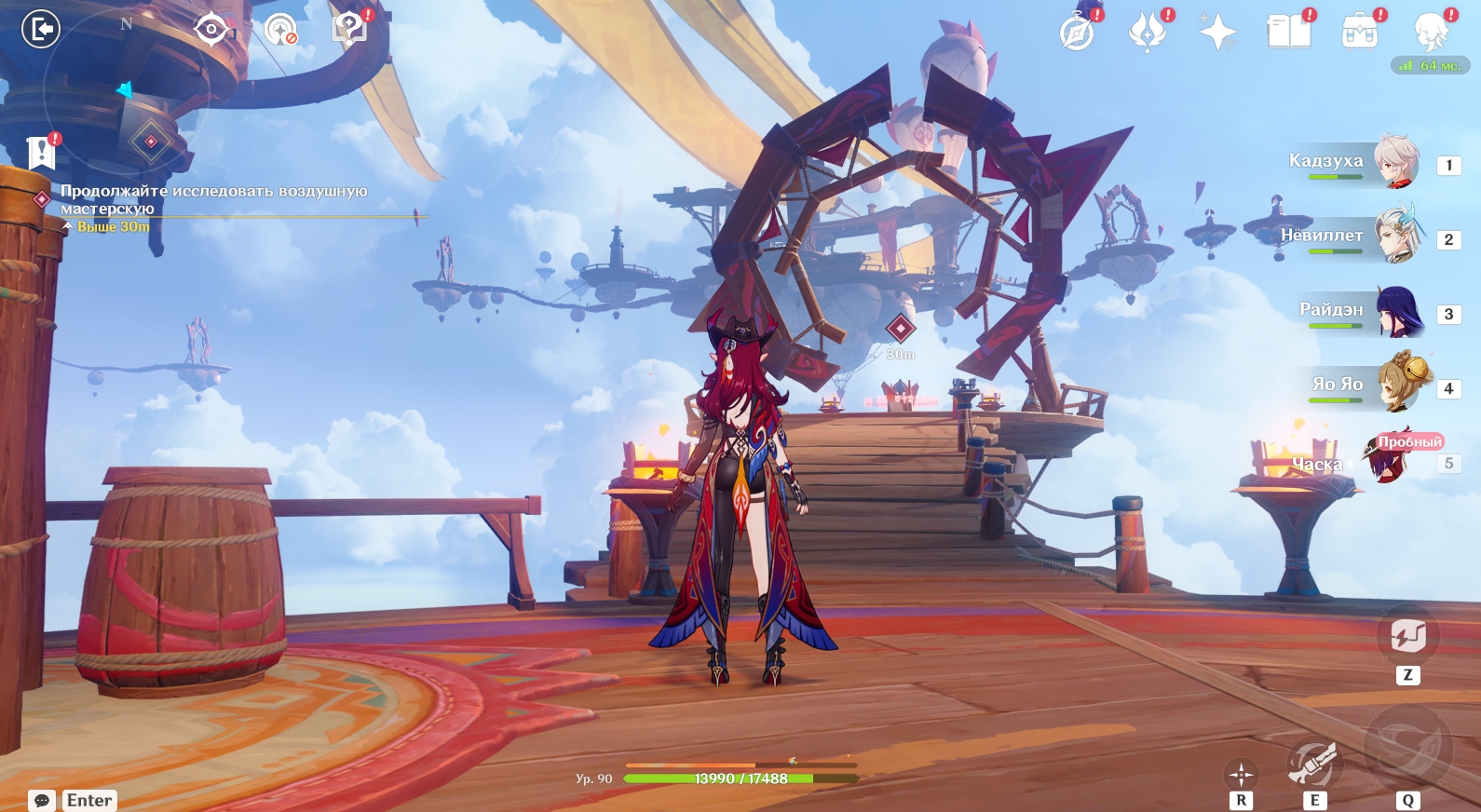The width and height of the screenshot is (1481, 812).
Task: Open the quest journal icon with exclamation mark
Action: click(x=41, y=153)
